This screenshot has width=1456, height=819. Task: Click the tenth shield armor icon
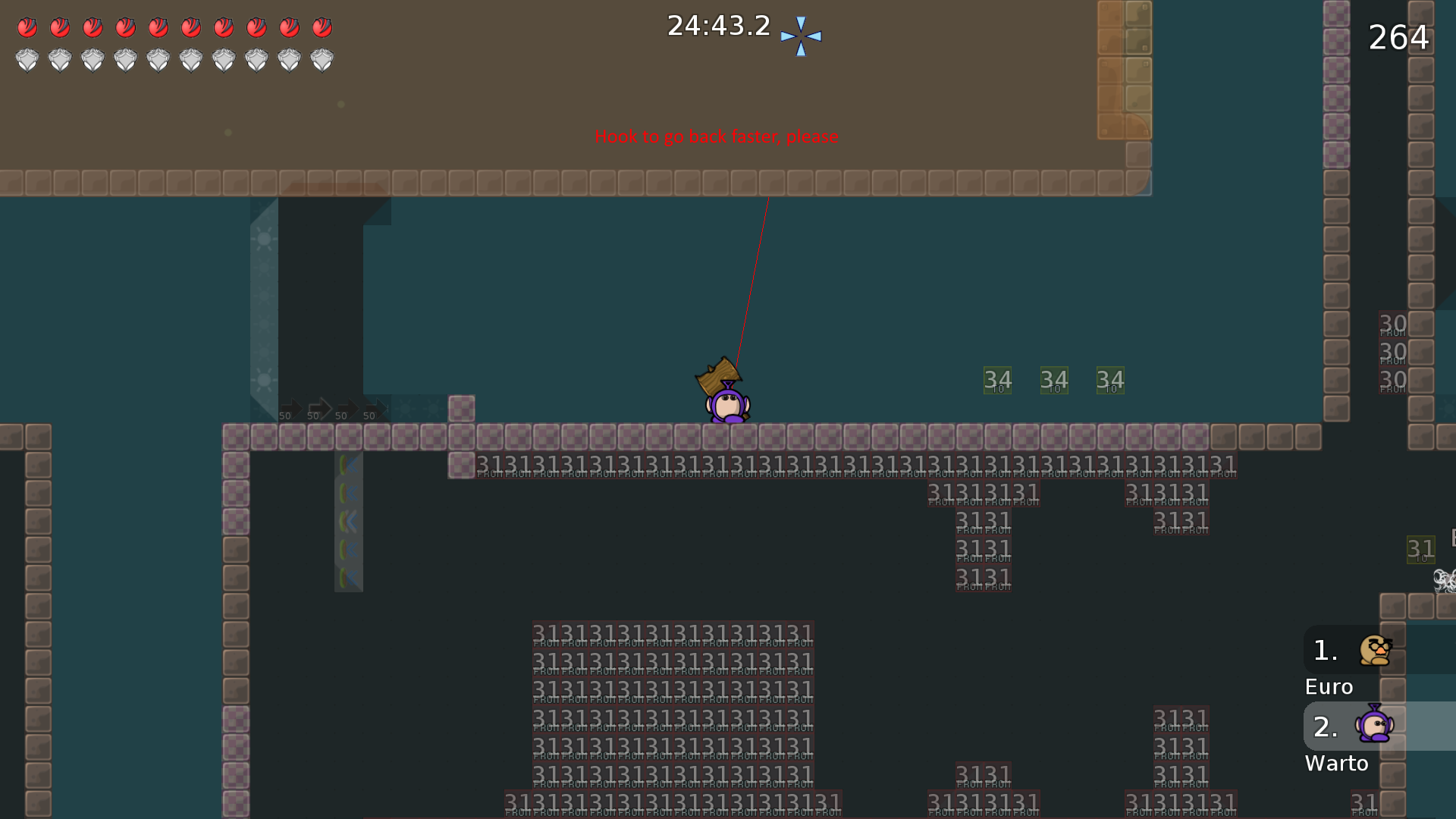(322, 59)
